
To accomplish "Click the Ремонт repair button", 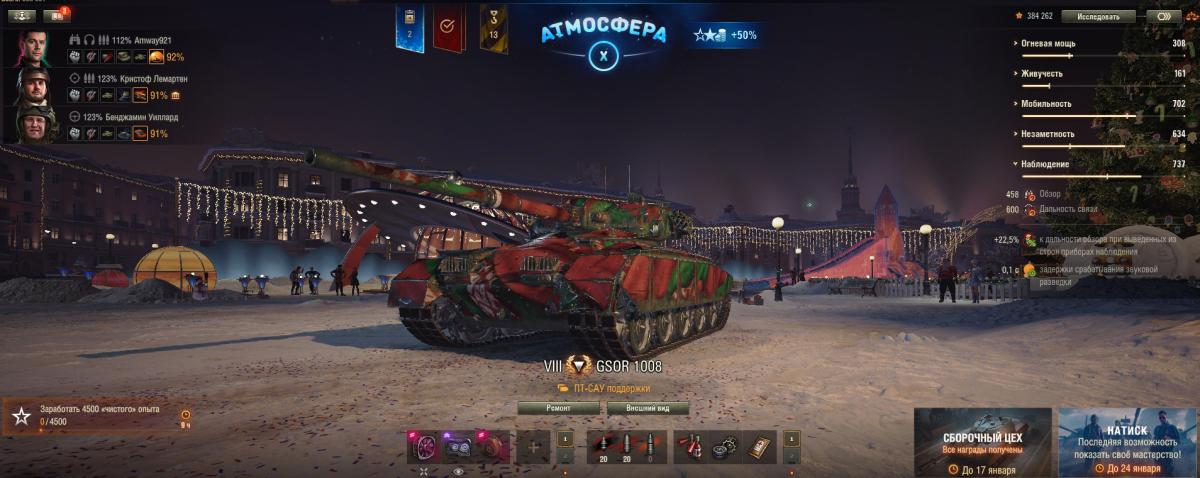I will (x=559, y=408).
